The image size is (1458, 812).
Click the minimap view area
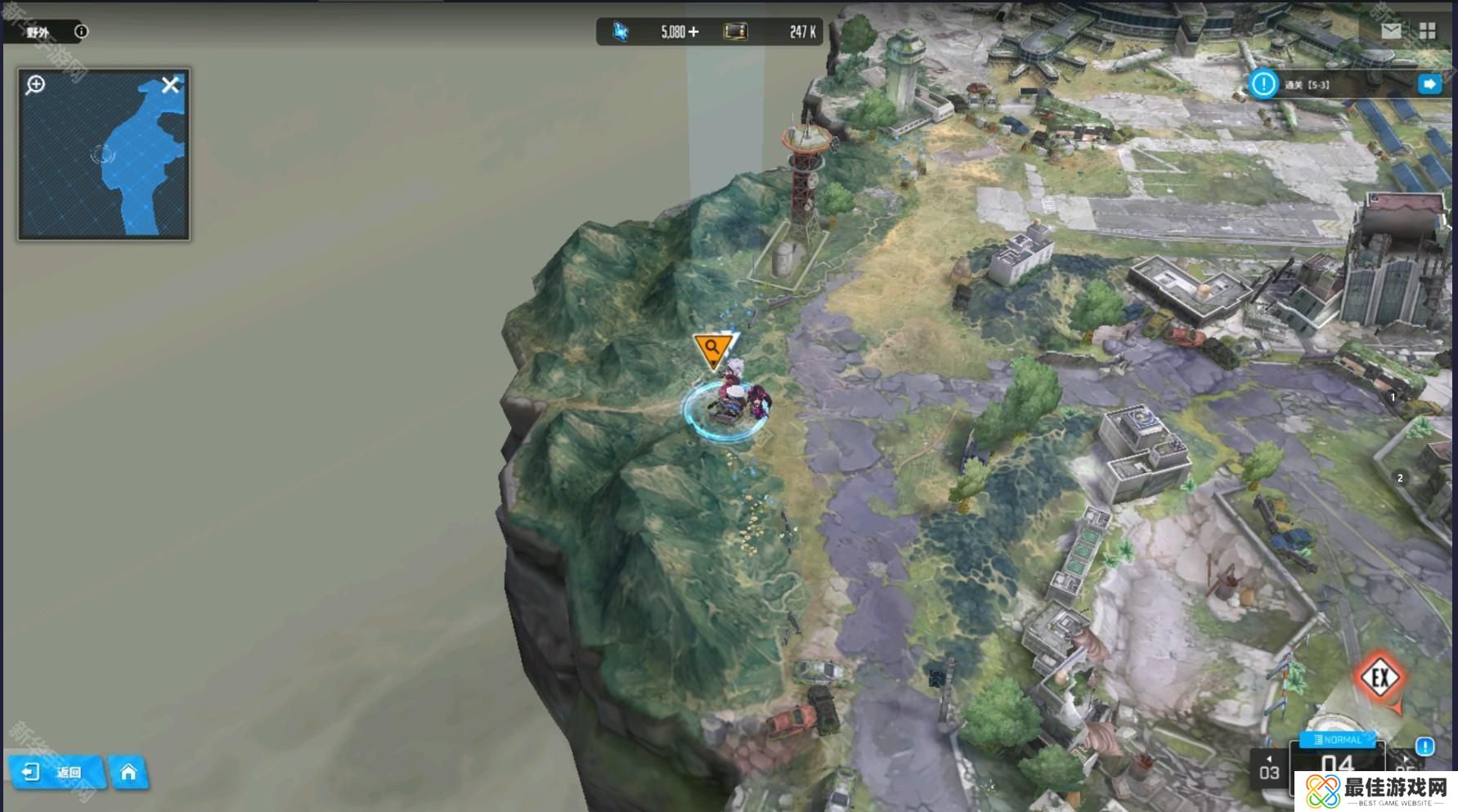pyautogui.click(x=104, y=164)
